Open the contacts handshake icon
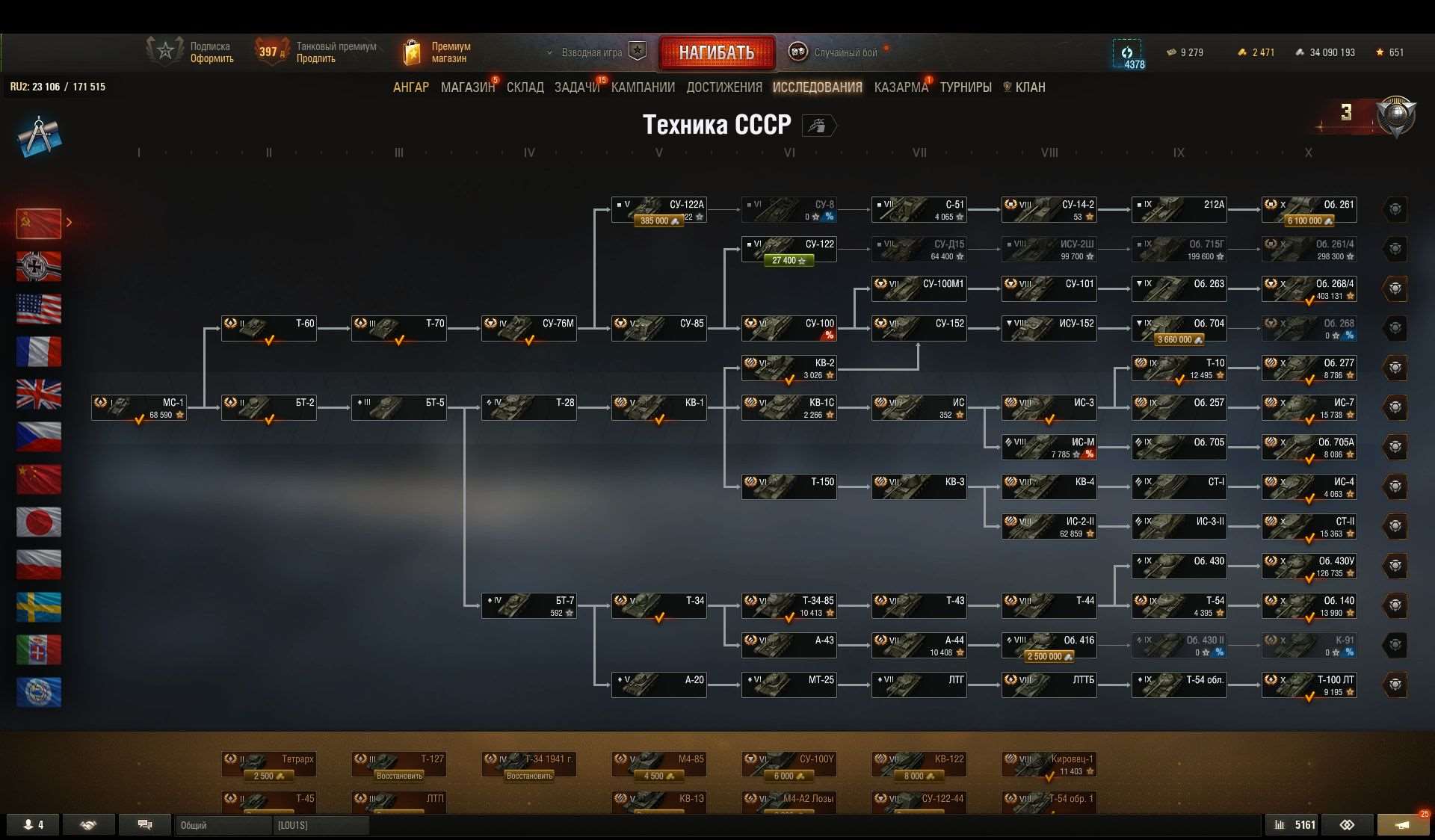The width and height of the screenshot is (1435, 840). coord(88,825)
